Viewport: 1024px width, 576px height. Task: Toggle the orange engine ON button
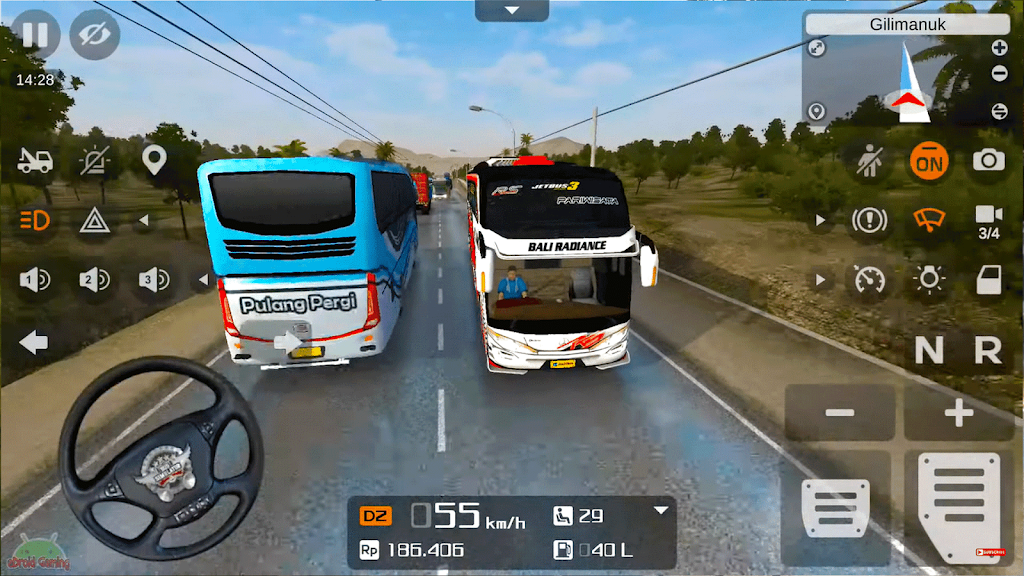(x=929, y=160)
